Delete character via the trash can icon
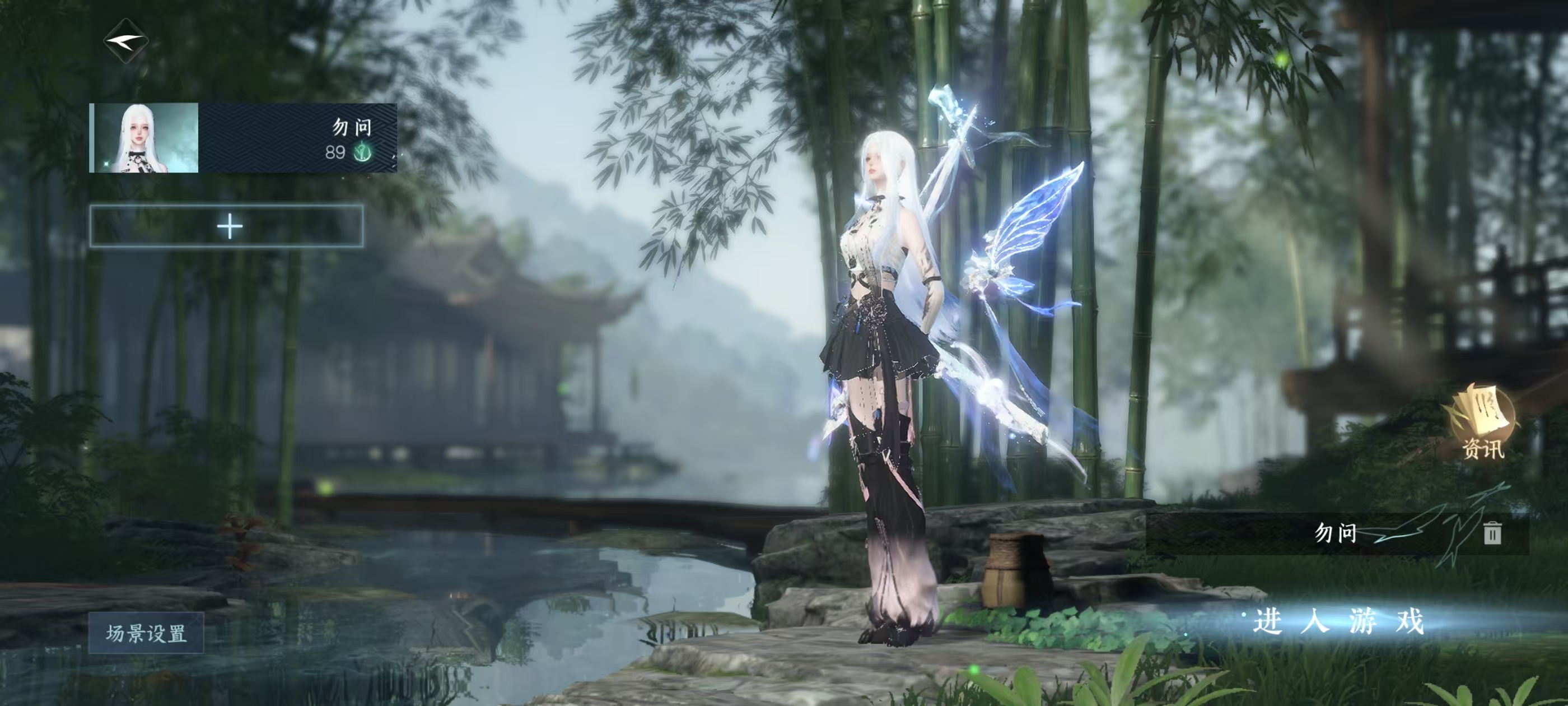Image resolution: width=1568 pixels, height=706 pixels. pos(1491,533)
